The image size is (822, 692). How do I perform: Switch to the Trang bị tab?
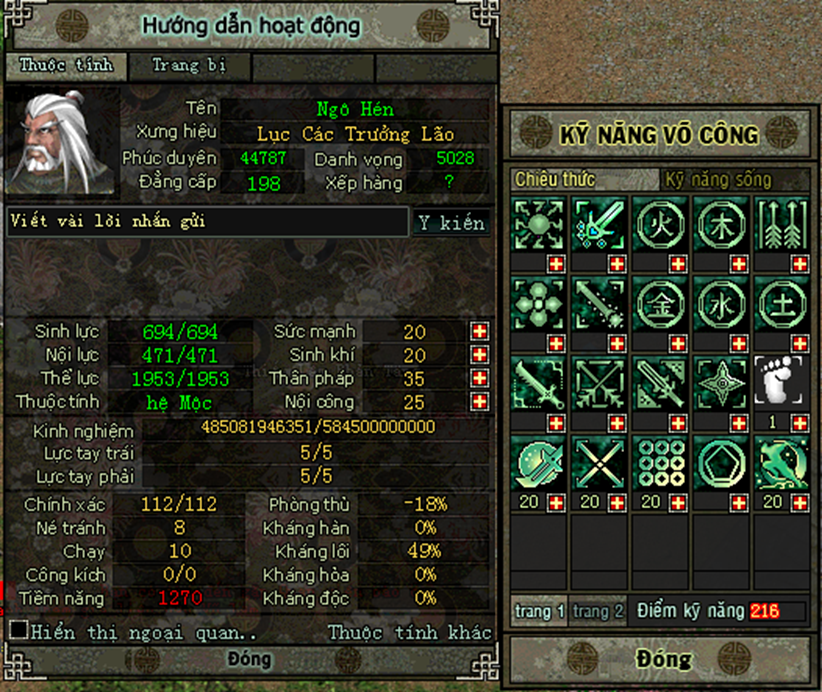click(x=189, y=67)
